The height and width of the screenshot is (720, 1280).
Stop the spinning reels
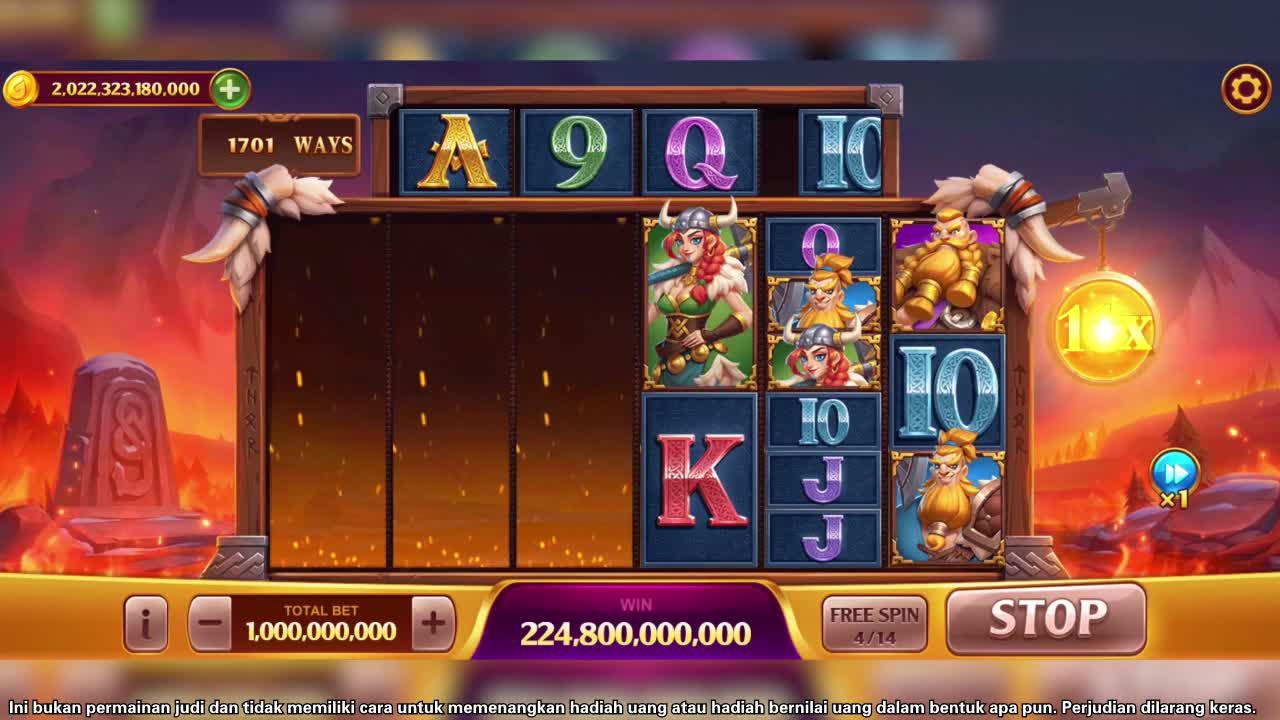point(1046,619)
